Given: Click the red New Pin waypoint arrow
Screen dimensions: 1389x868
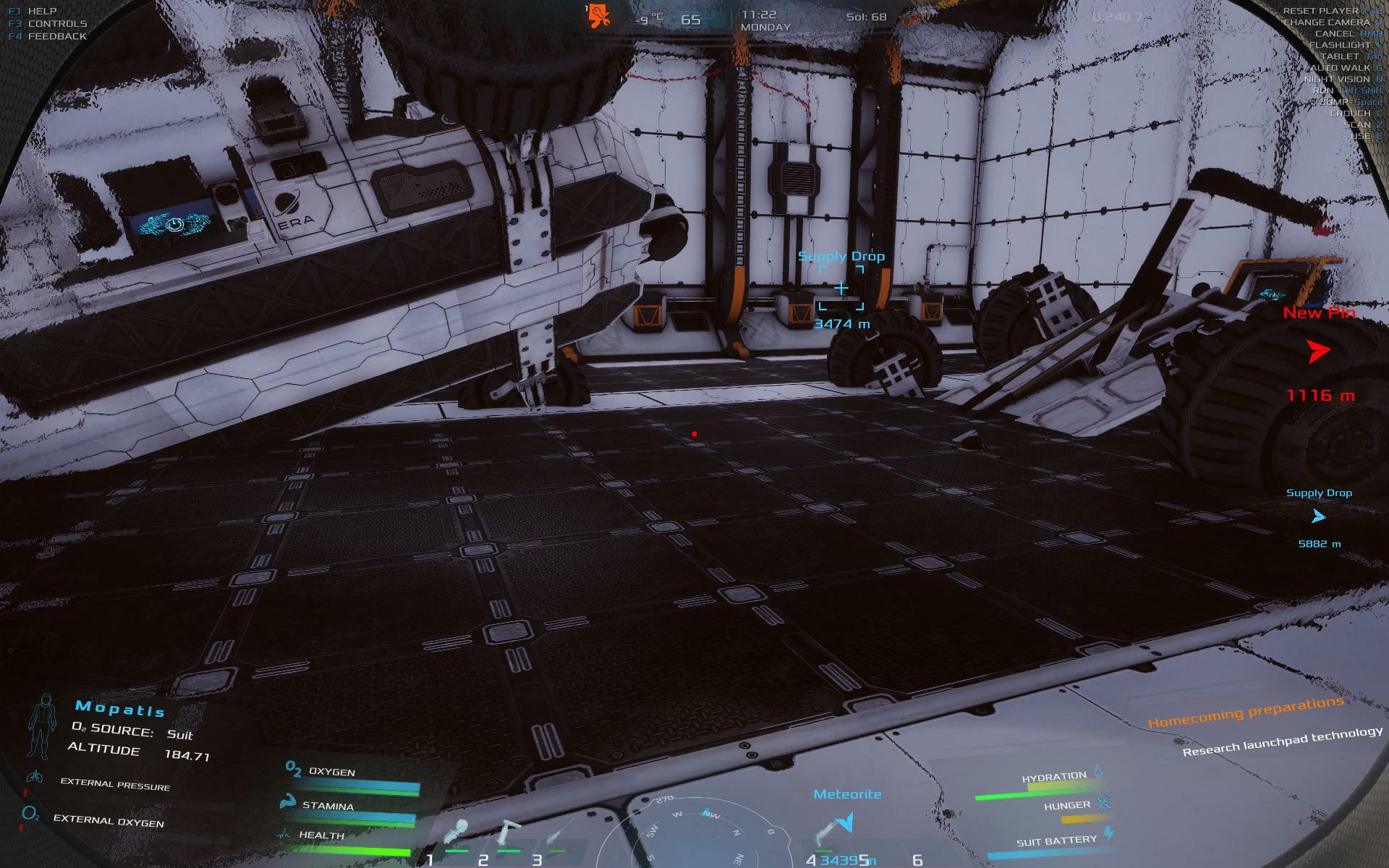Looking at the screenshot, I should 1318,352.
